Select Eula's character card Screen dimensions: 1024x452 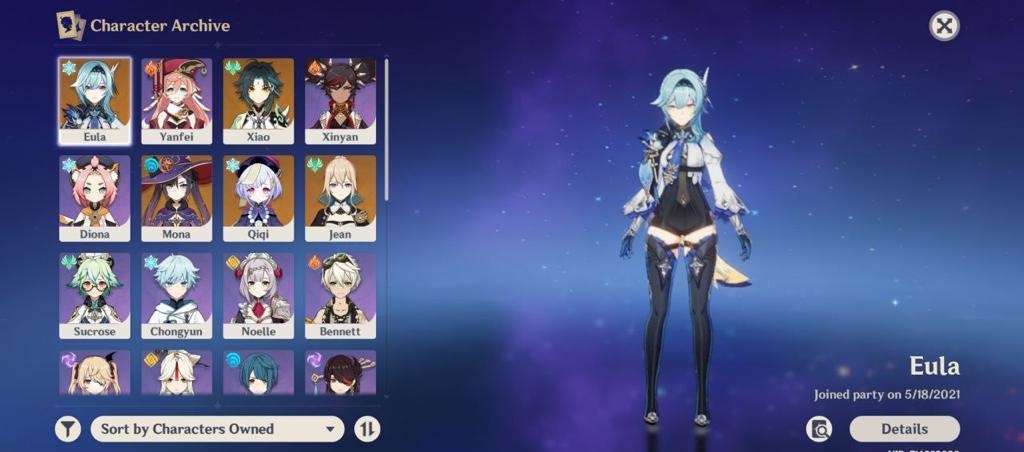(x=94, y=100)
